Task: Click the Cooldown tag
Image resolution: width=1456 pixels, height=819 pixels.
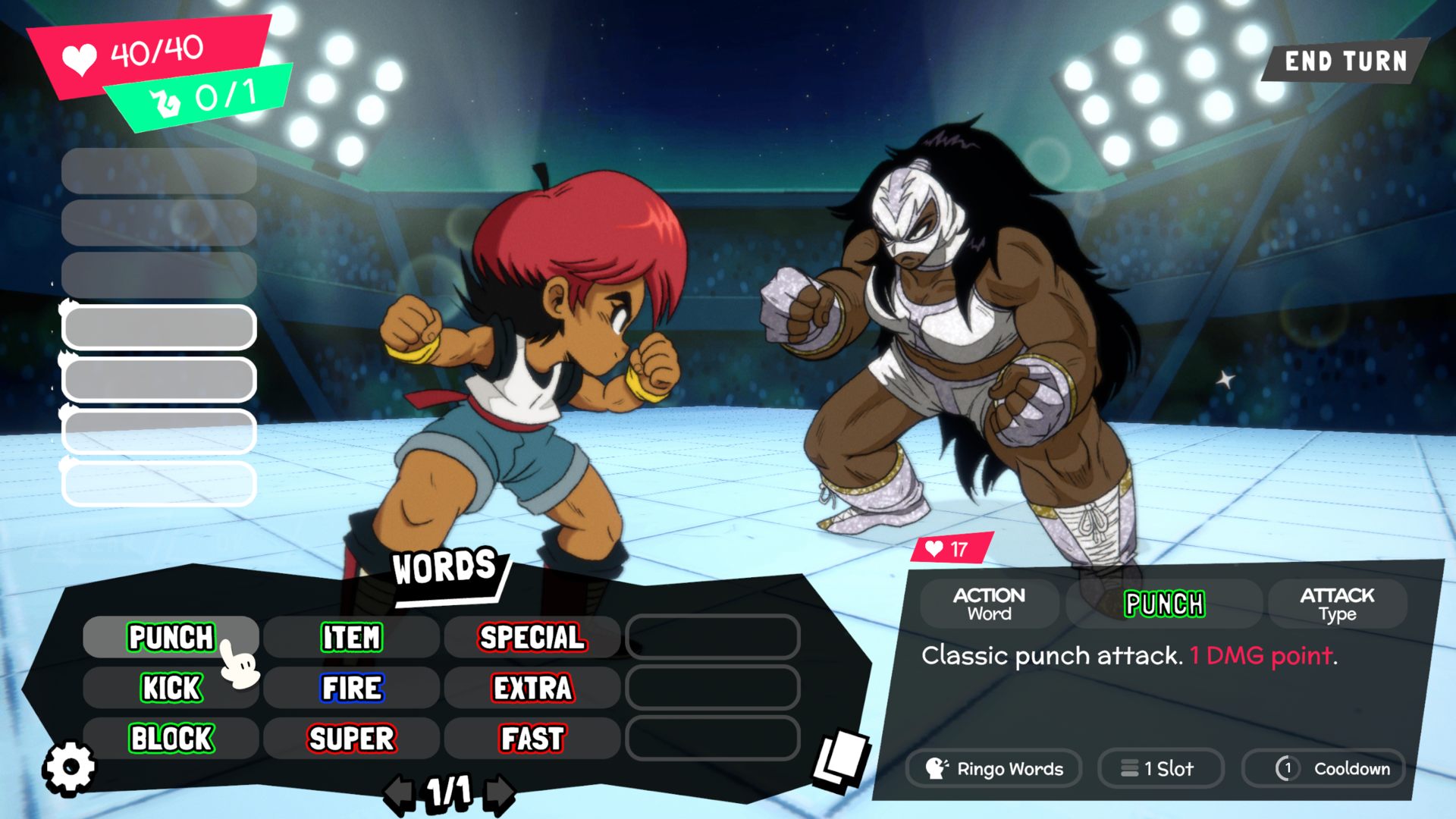Action: pyautogui.click(x=1323, y=768)
